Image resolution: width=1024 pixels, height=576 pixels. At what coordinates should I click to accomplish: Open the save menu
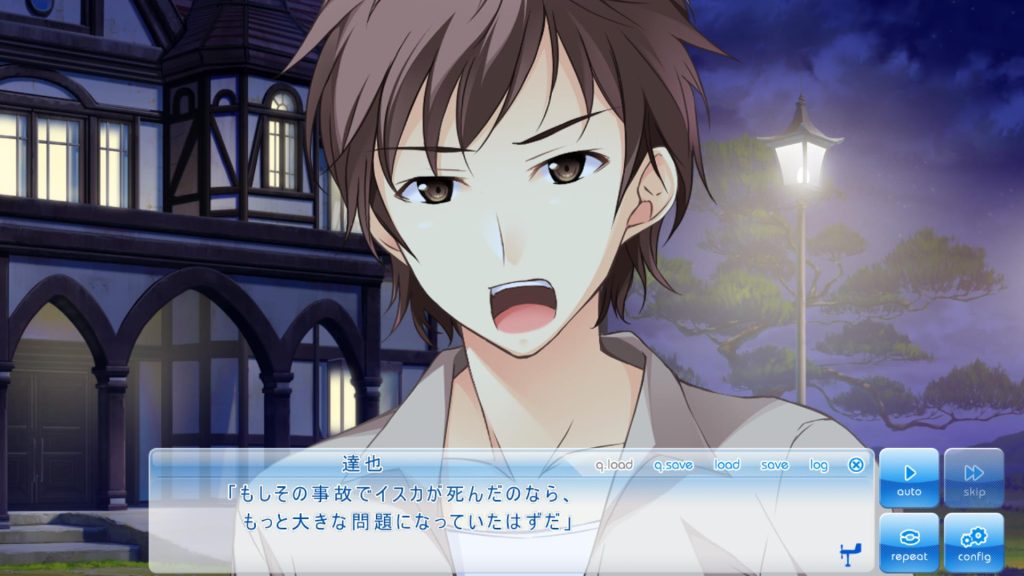tap(774, 465)
